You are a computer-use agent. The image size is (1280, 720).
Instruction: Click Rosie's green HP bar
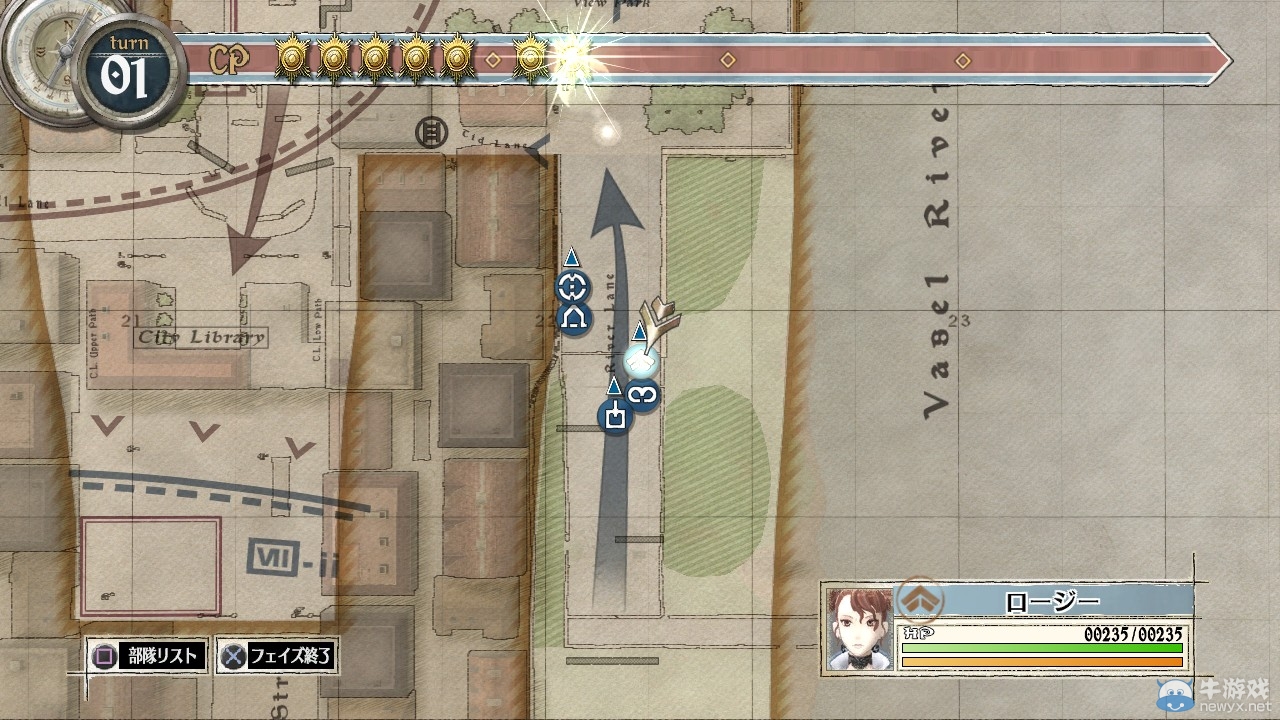pos(1040,647)
